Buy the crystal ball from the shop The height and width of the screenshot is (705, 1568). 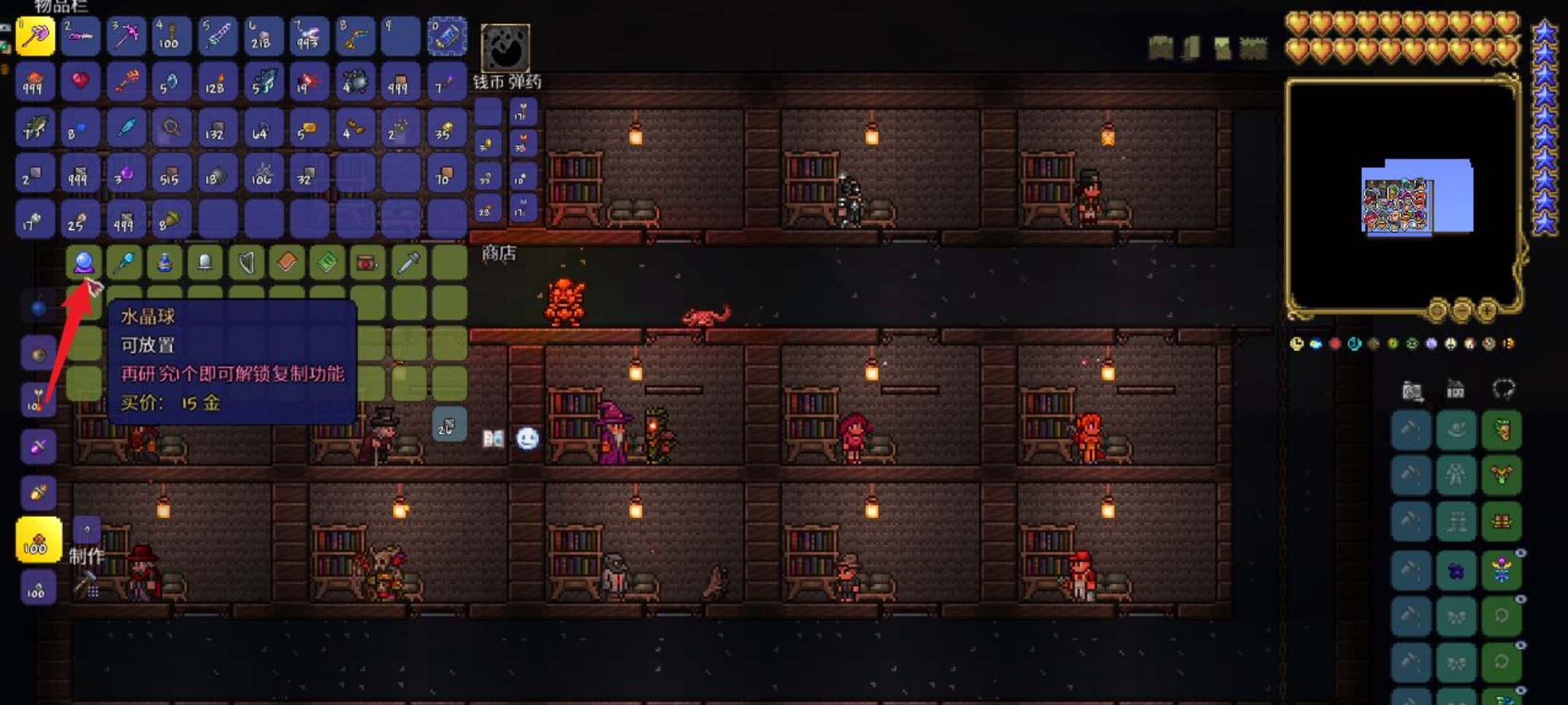point(83,262)
